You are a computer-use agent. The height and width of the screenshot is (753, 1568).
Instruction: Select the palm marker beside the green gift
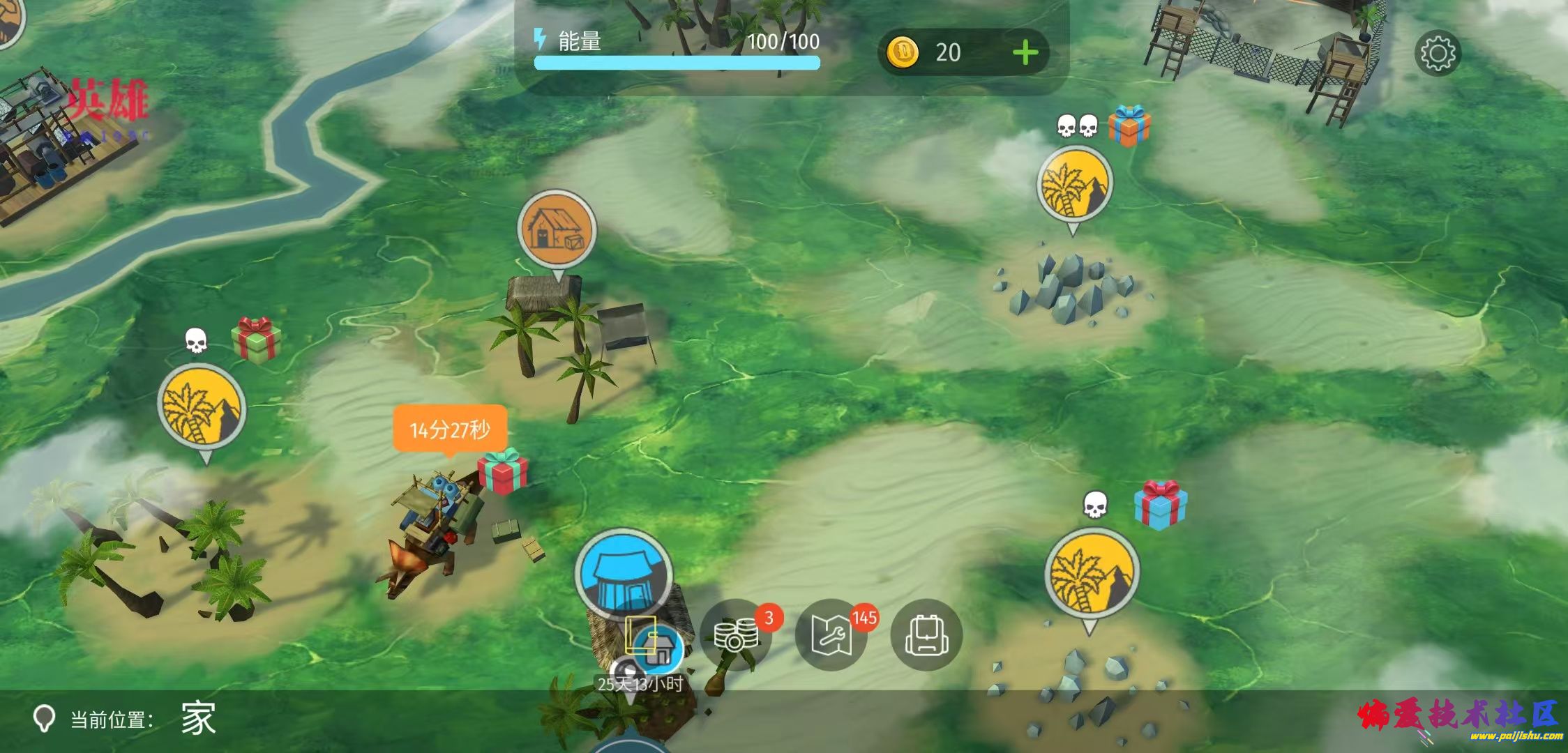pos(202,407)
